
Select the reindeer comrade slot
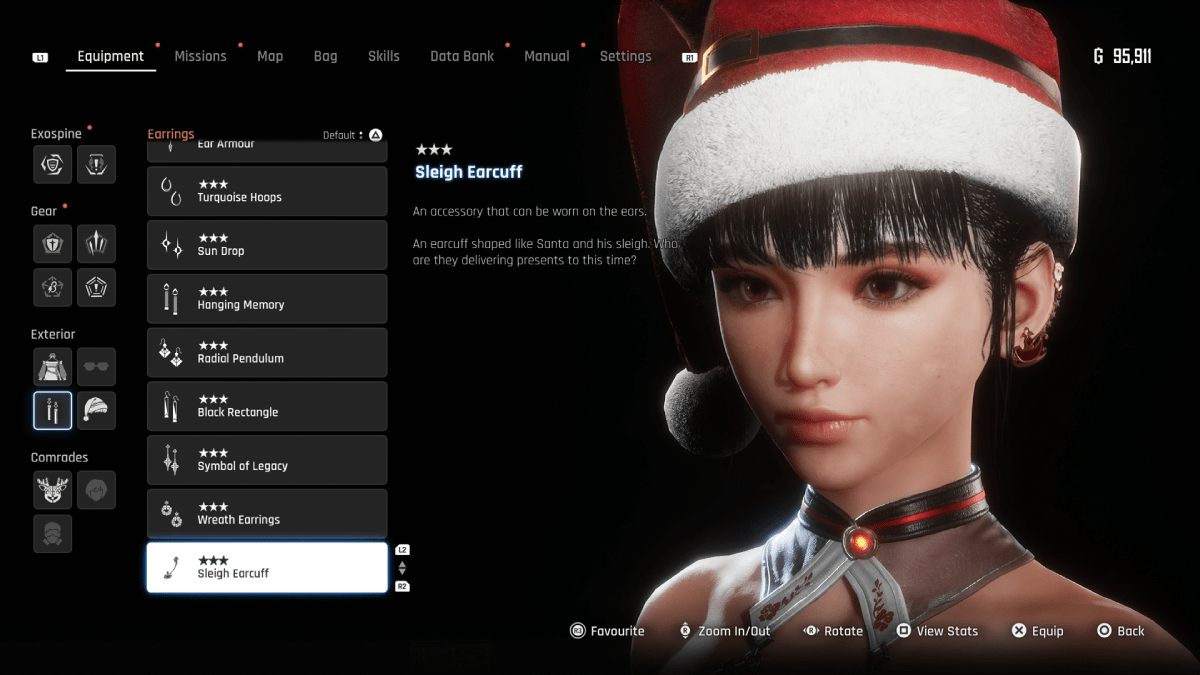tap(52, 490)
